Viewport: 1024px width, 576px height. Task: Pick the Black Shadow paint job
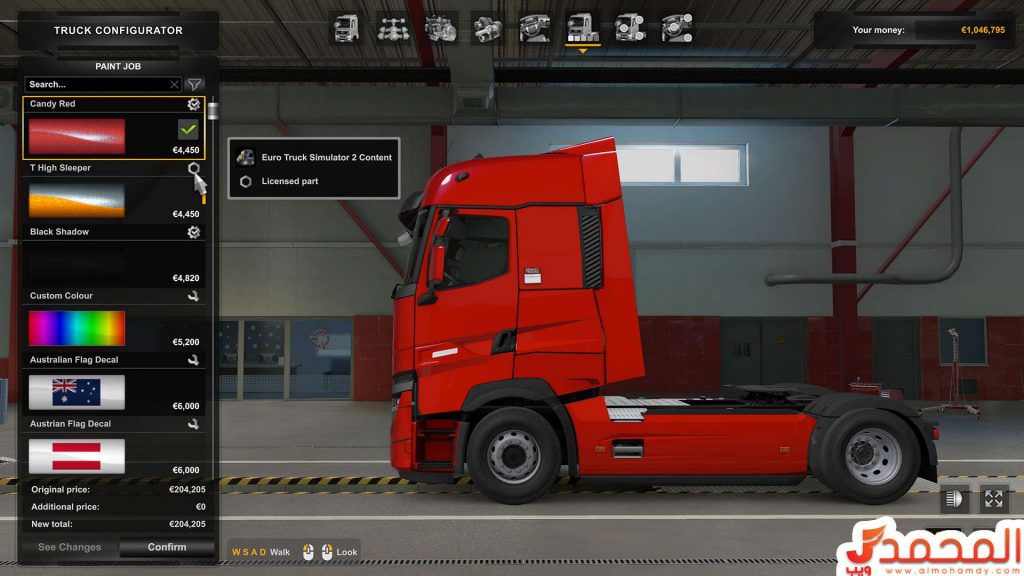coord(77,264)
